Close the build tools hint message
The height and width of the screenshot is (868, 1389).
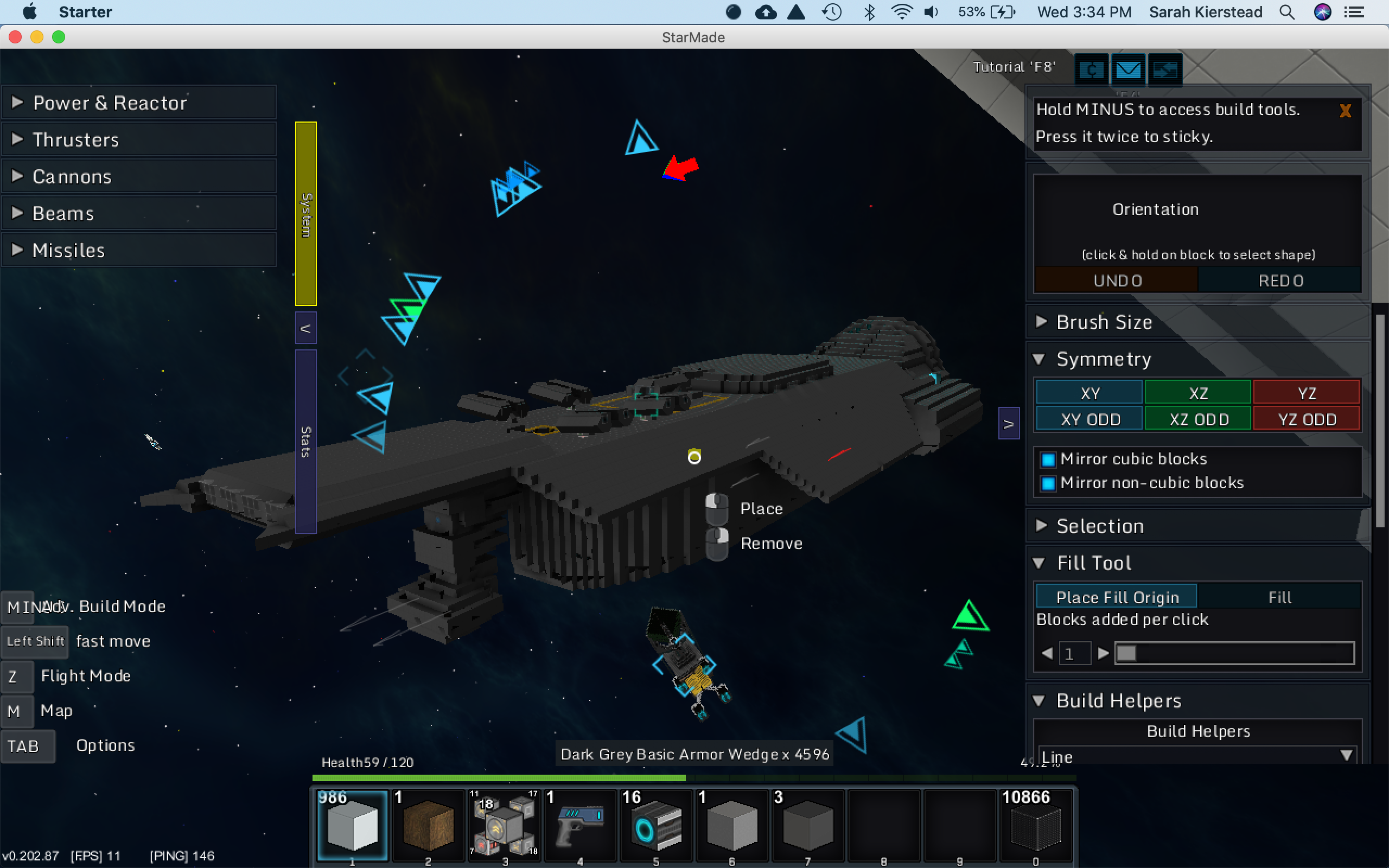pos(1345,111)
